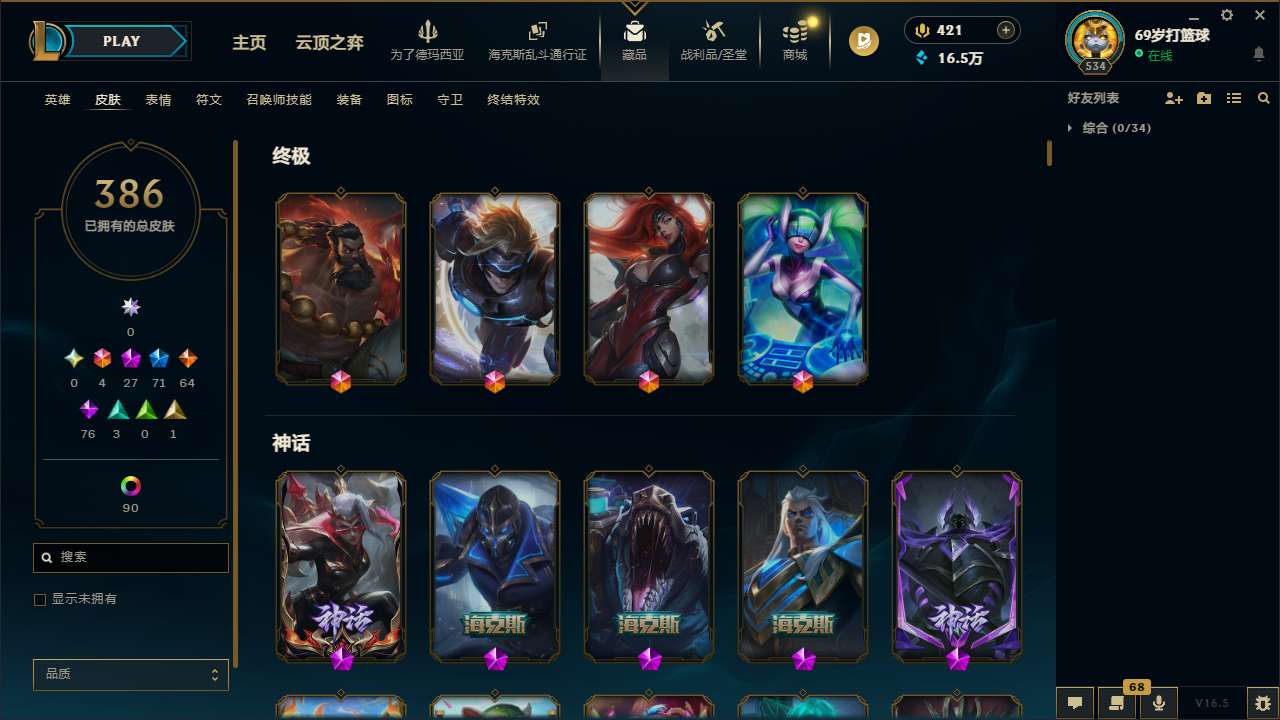This screenshot has height=720, width=1280.
Task: Click the bug report icon
Action: point(1262,703)
